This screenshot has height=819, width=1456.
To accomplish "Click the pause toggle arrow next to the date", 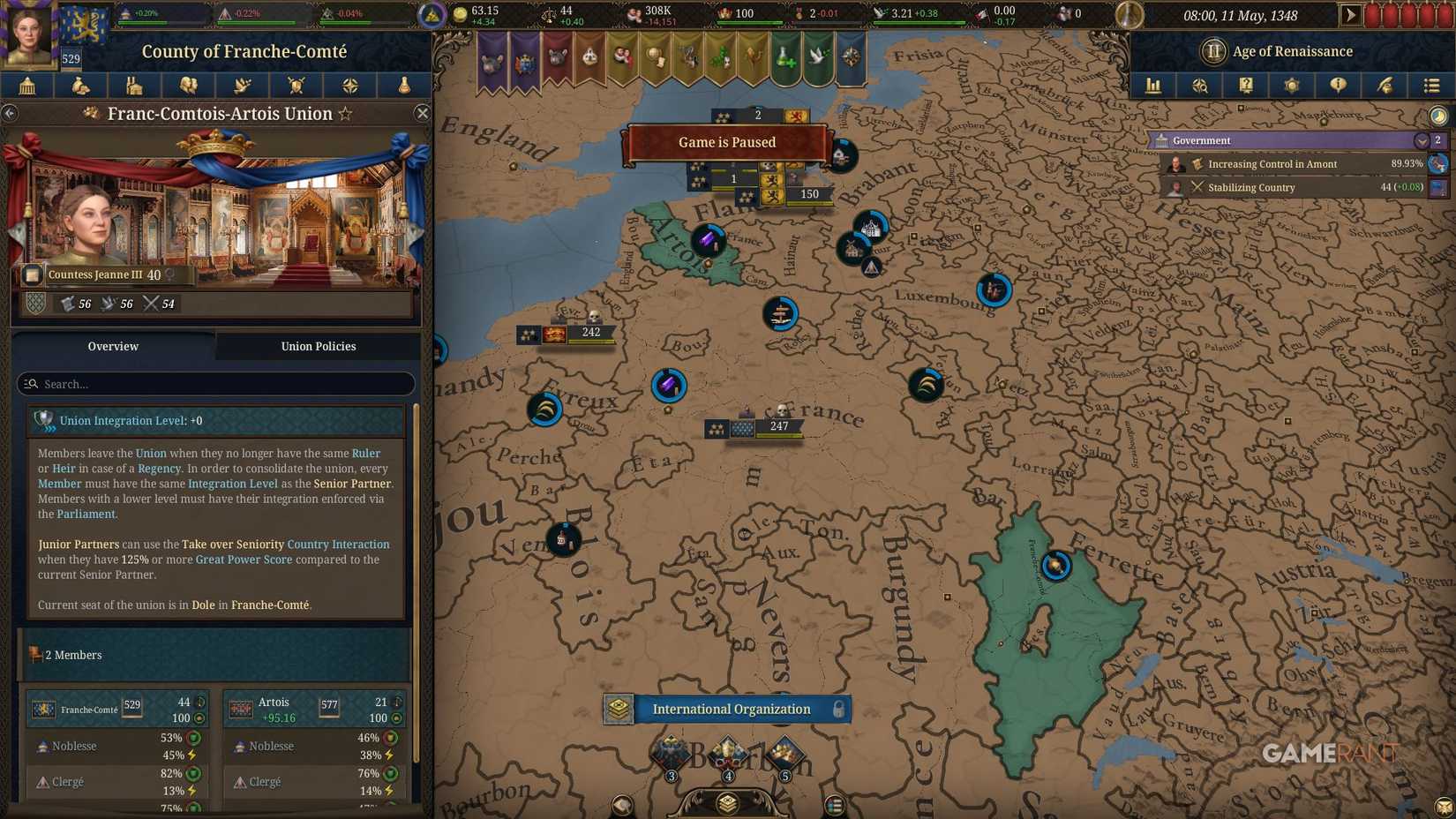I will click(1349, 15).
